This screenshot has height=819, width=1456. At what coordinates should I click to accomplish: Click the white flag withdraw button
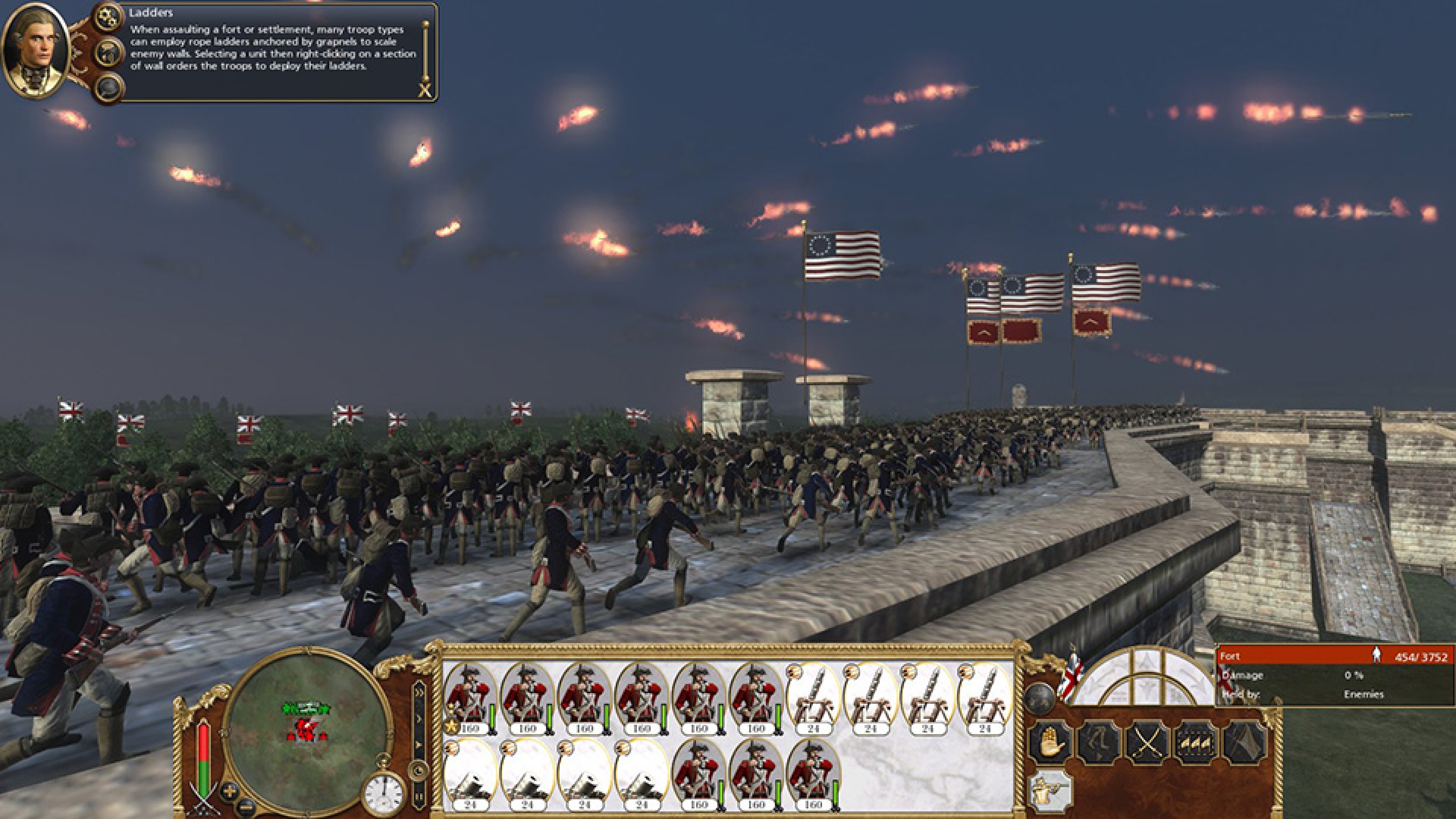click(x=1244, y=743)
